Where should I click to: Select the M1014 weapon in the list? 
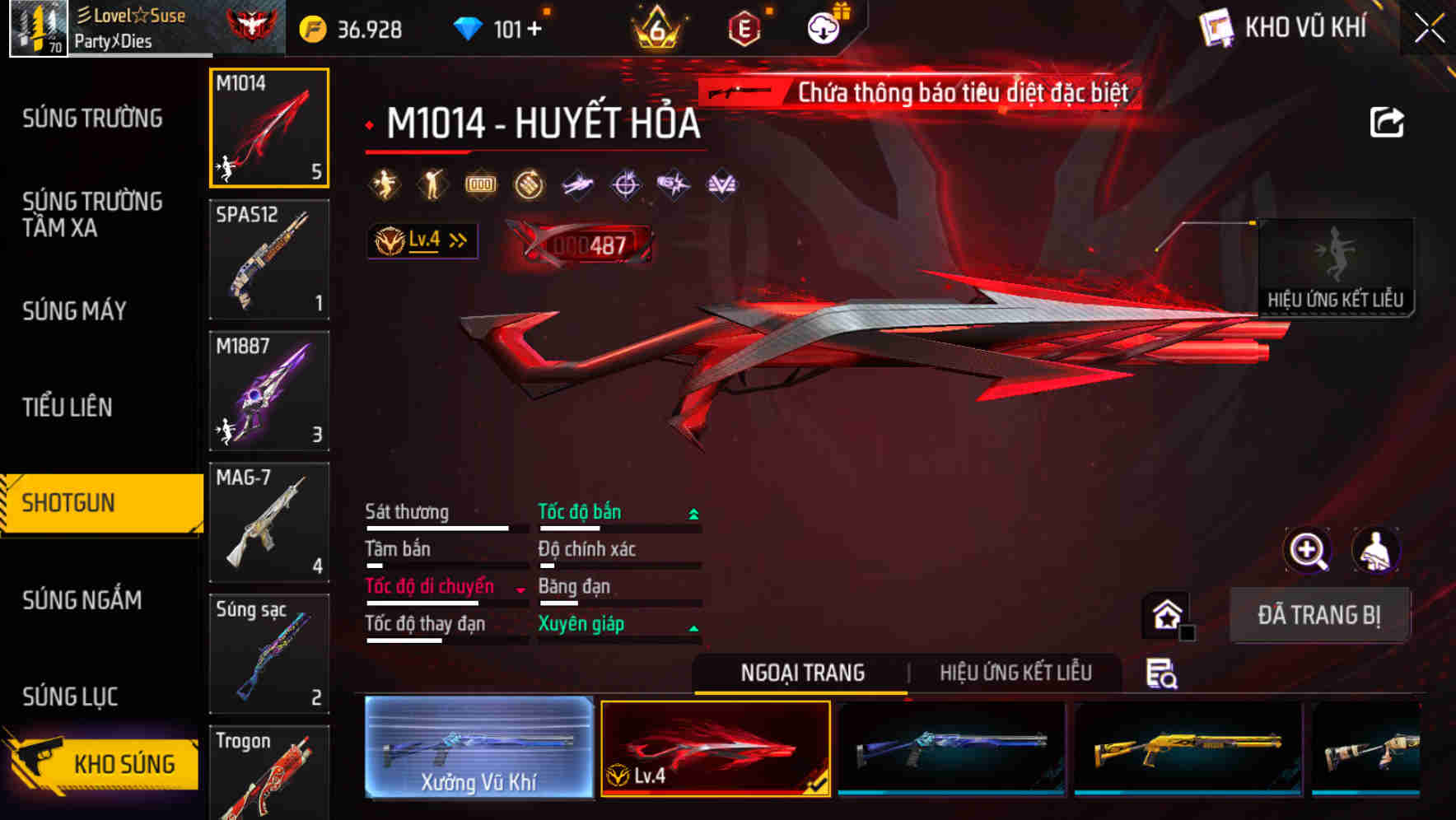(x=269, y=128)
